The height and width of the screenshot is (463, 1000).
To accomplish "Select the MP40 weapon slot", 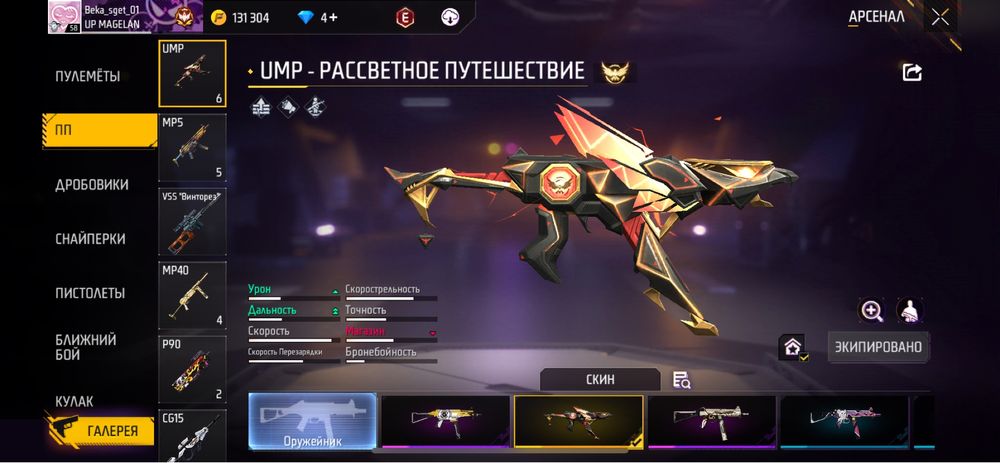I will coord(192,295).
